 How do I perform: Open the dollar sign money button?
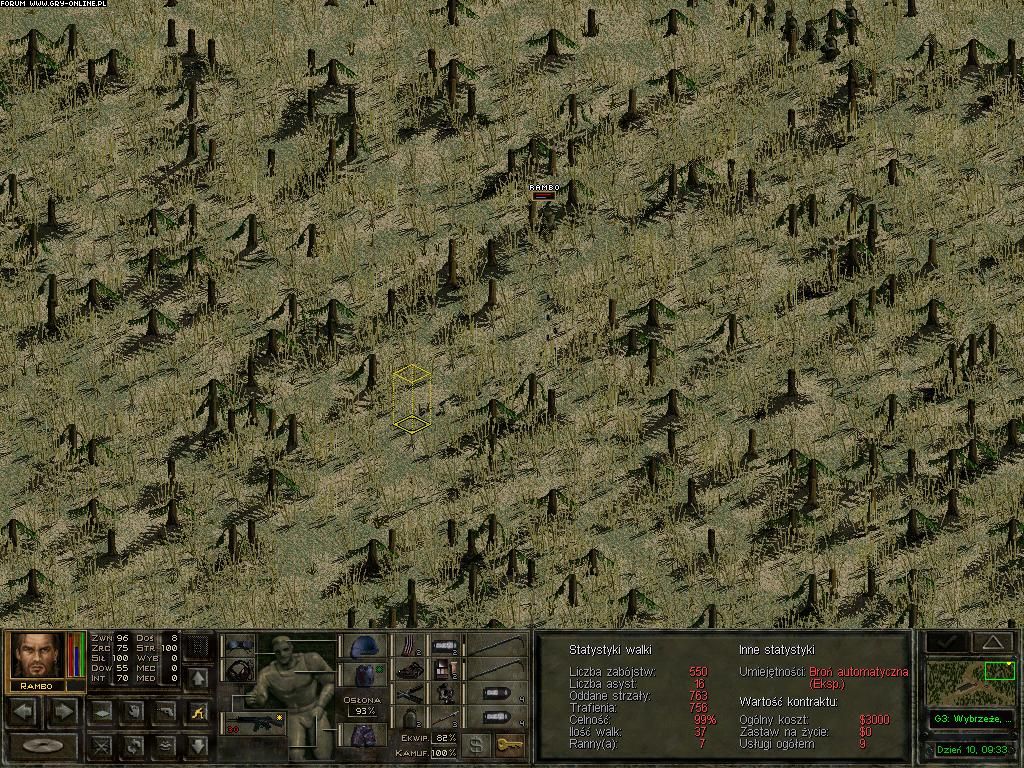point(477,745)
